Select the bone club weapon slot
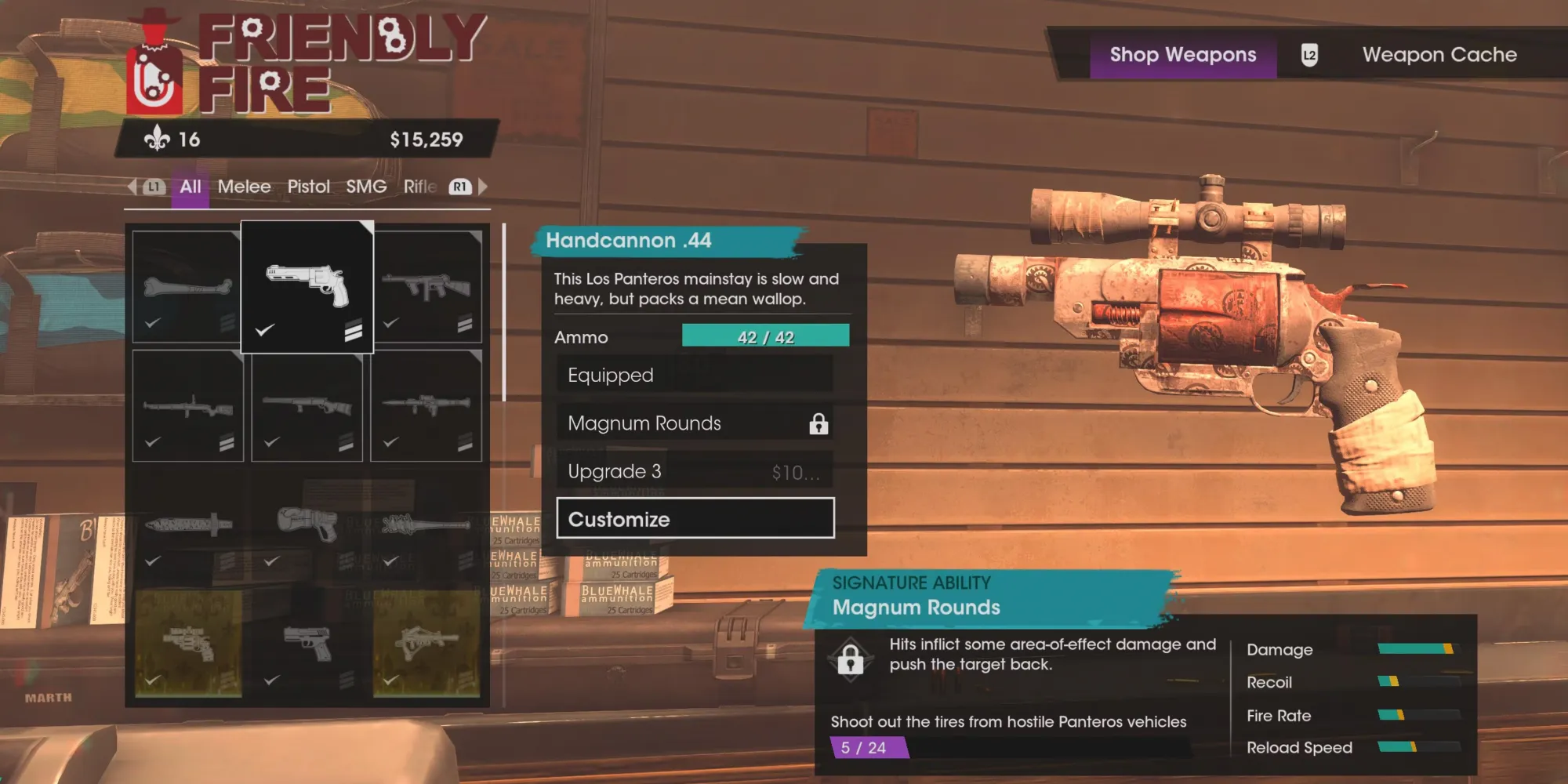This screenshot has width=1568, height=784. click(187, 287)
